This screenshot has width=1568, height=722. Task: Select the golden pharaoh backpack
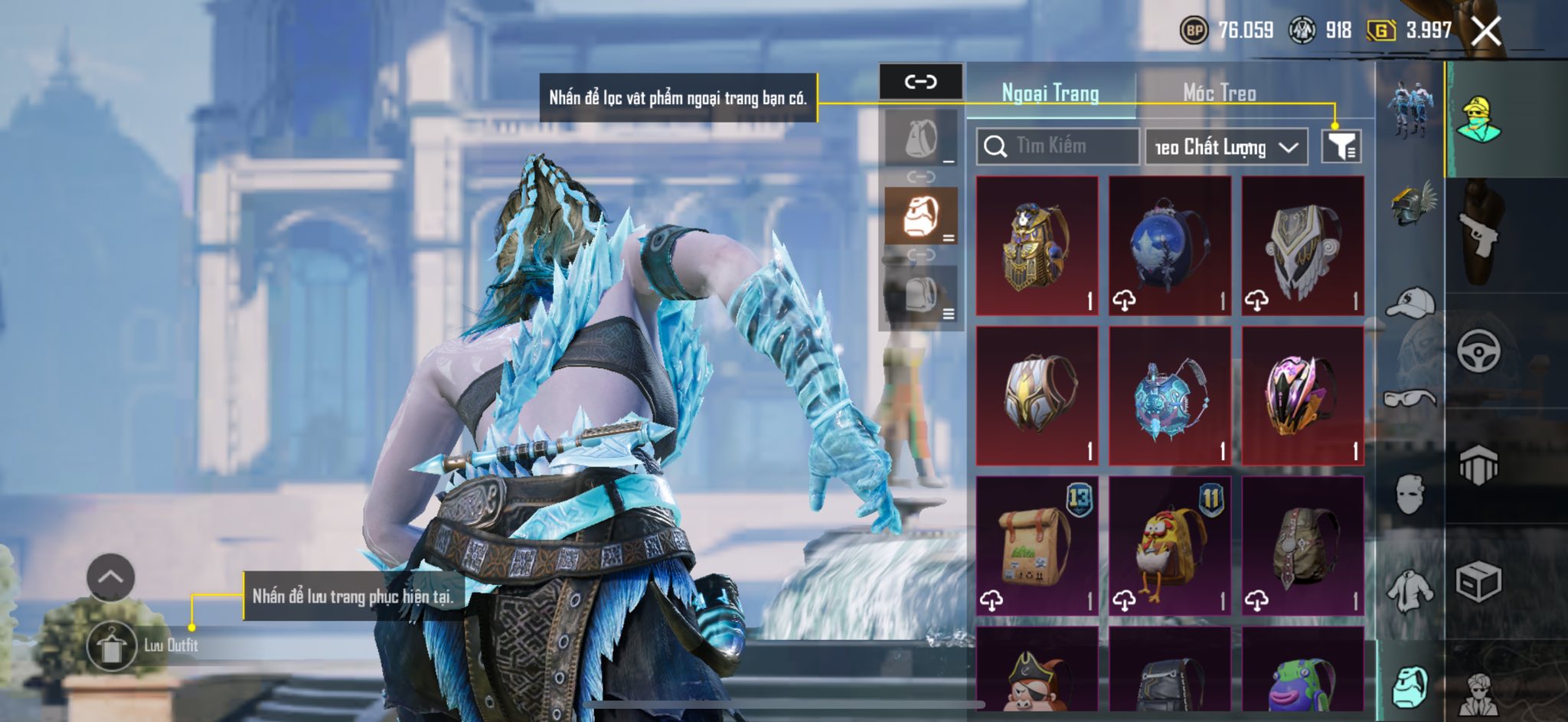[x=1037, y=246]
